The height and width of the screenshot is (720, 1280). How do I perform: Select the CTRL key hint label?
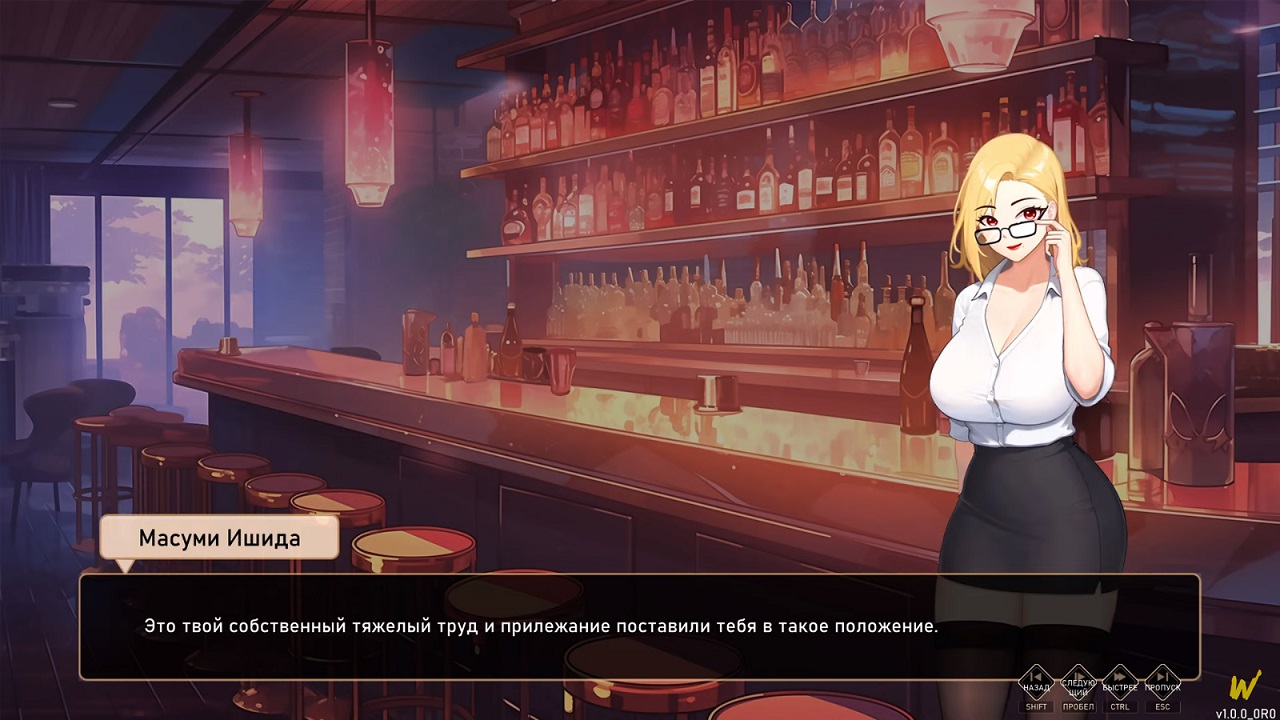coord(1120,707)
